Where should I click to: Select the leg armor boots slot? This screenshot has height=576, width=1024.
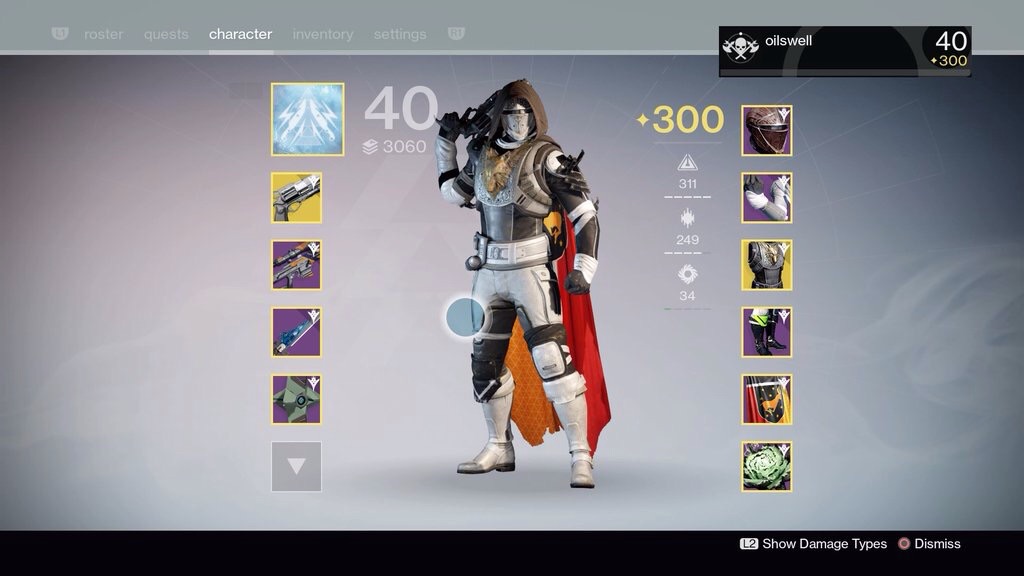pos(767,332)
